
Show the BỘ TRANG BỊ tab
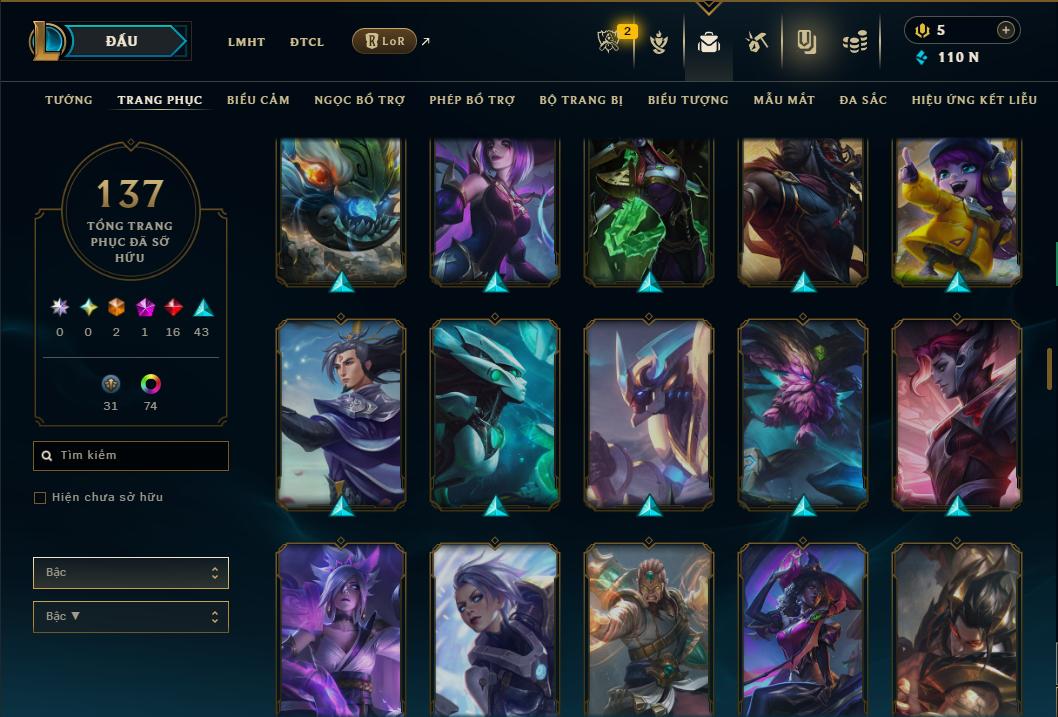581,100
